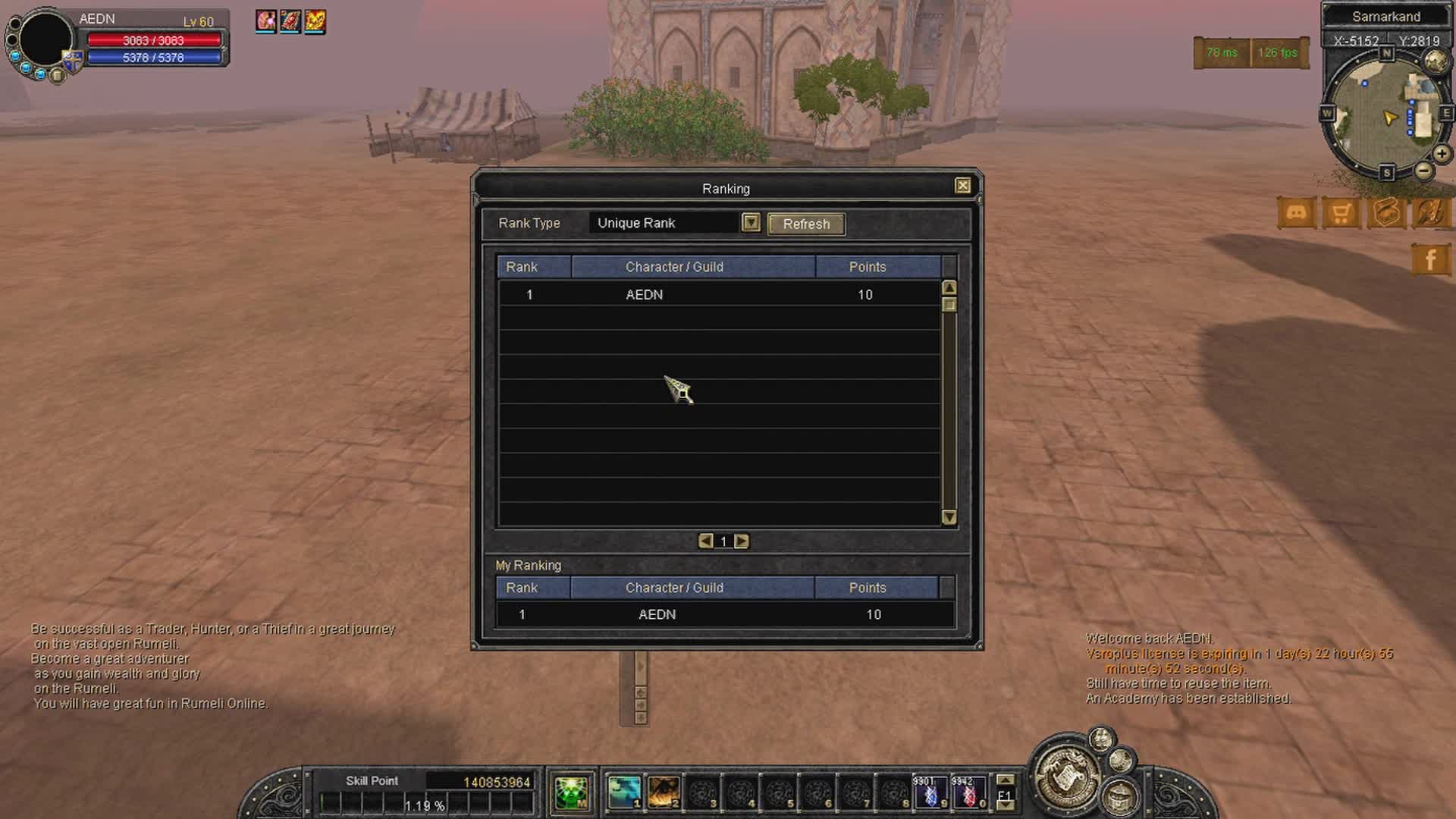
Task: Click the ranking list's scroll-up arrow
Action: pos(949,287)
